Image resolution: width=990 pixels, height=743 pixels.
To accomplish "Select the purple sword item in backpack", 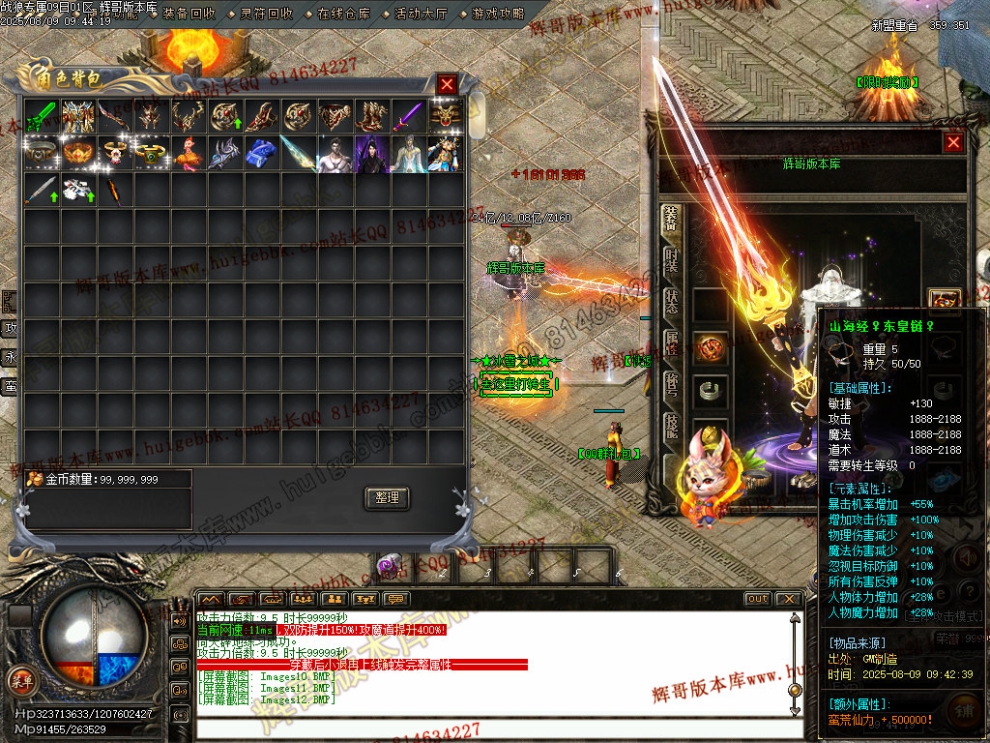I will pyautogui.click(x=409, y=117).
